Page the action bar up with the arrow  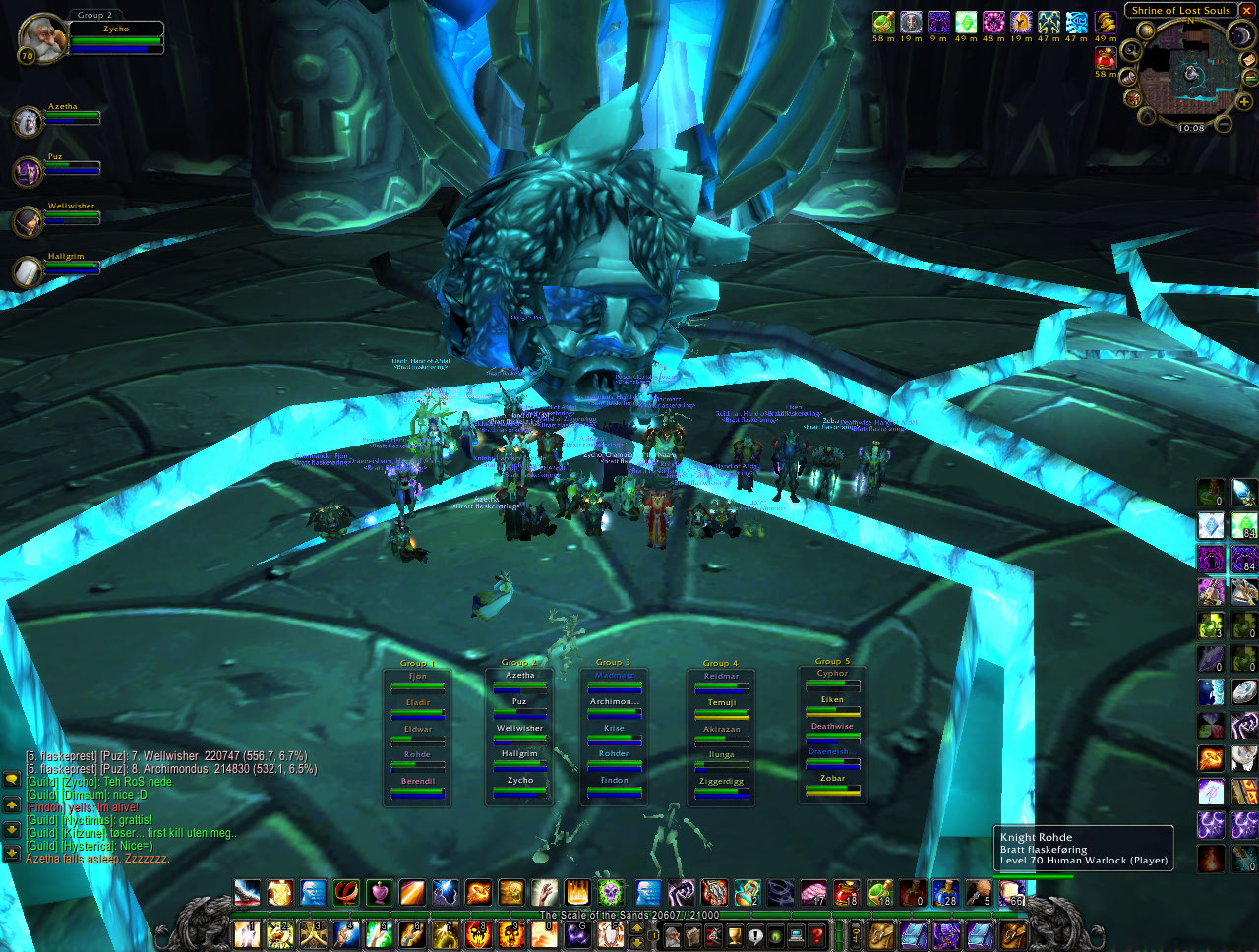coord(638,926)
